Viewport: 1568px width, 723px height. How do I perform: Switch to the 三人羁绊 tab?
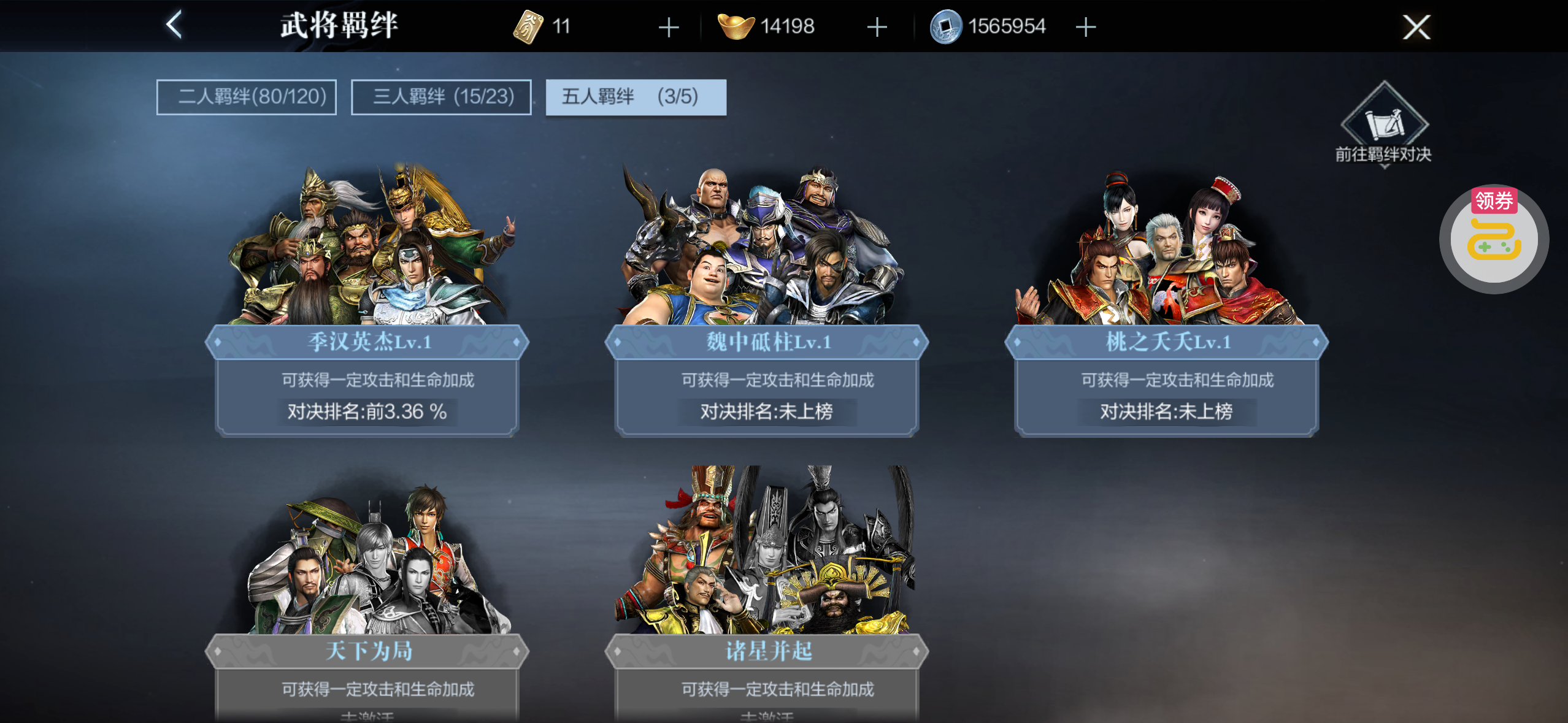pos(441,97)
